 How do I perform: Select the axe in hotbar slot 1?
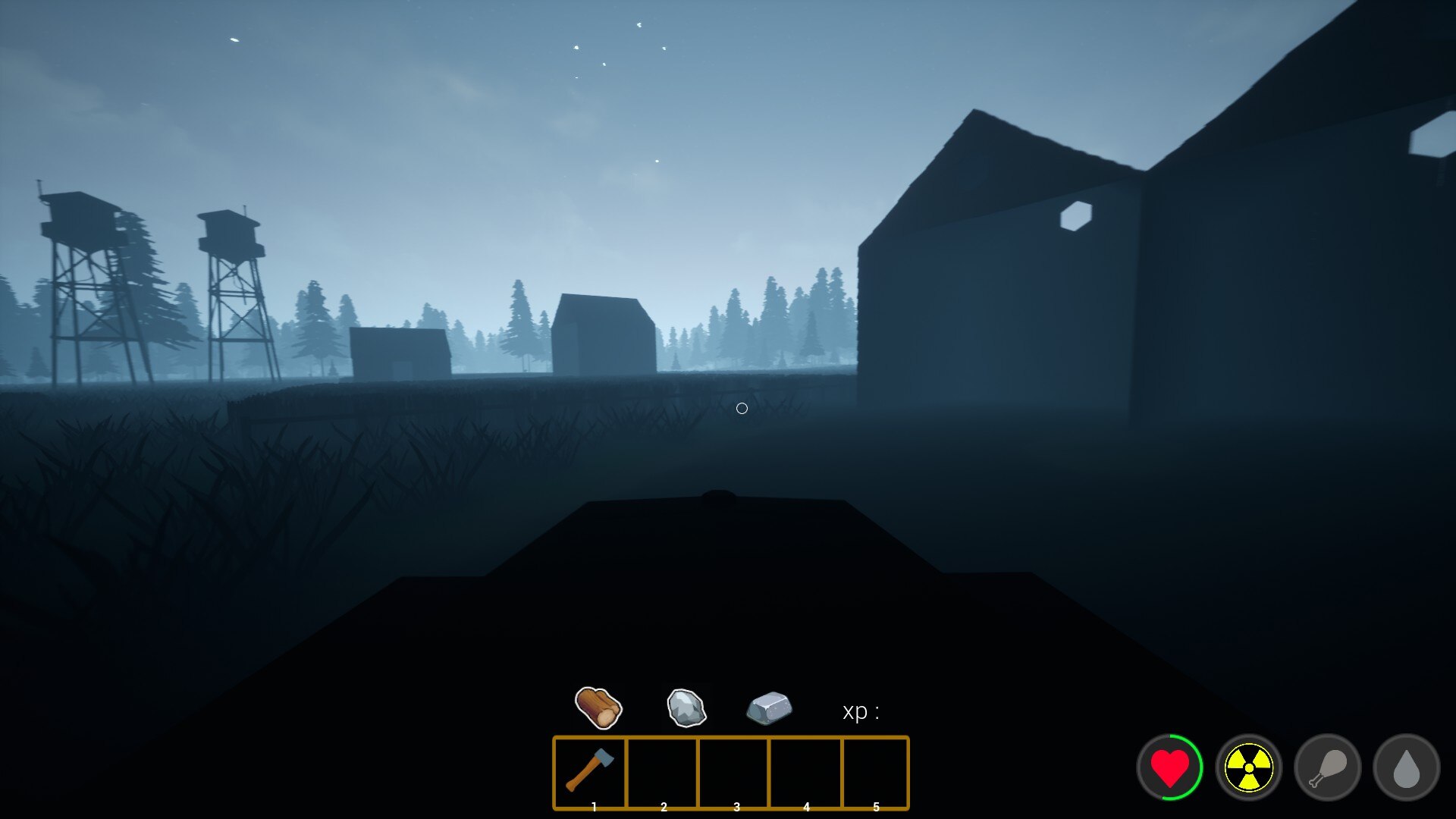[590, 770]
